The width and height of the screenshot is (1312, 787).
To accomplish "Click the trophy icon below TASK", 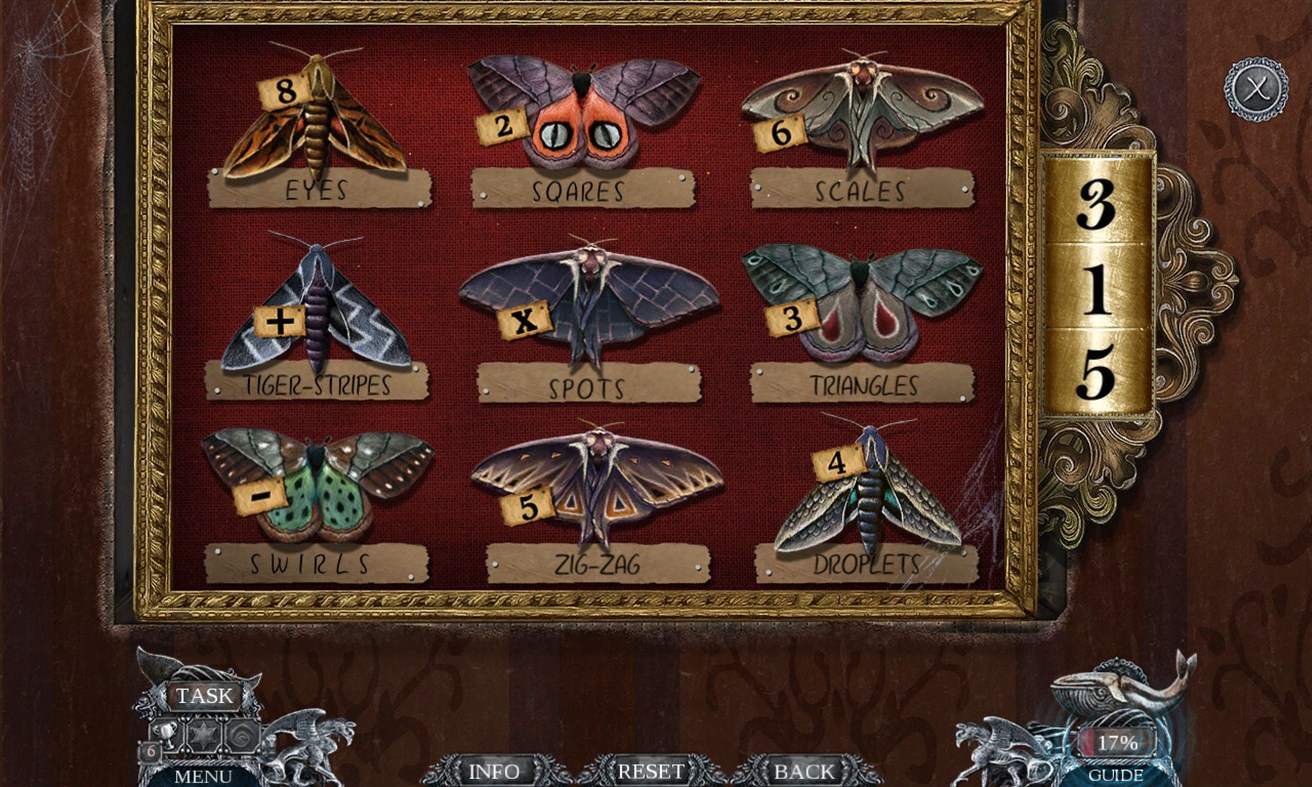I will point(164,732).
